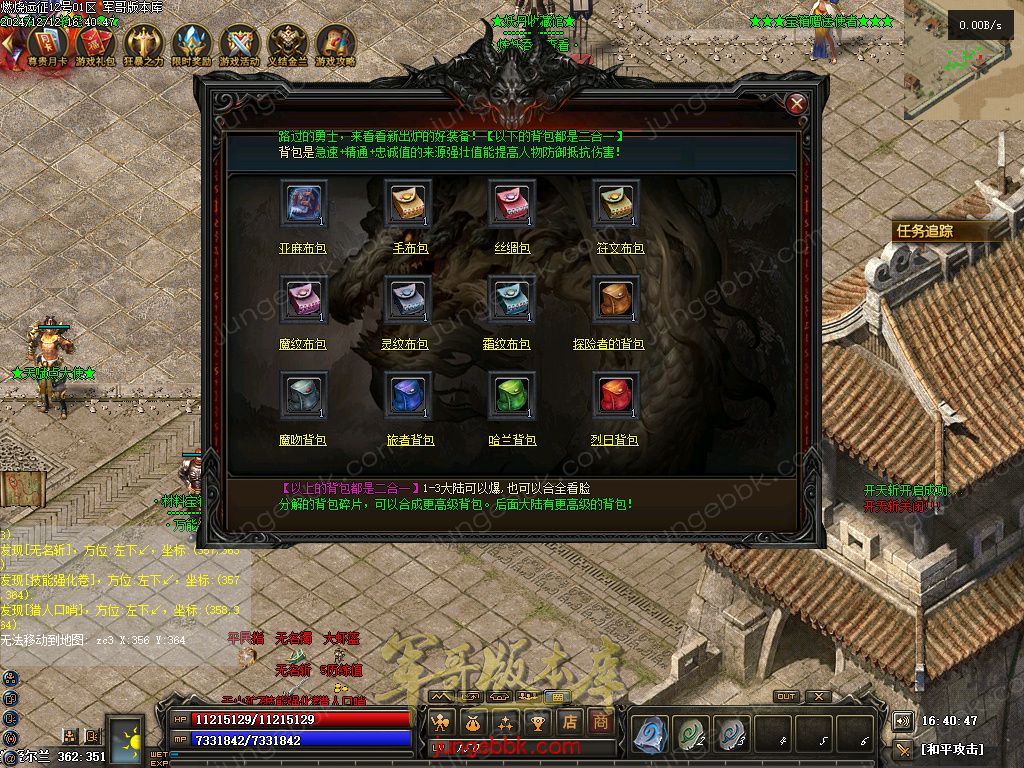Close the backpack shop dialog
This screenshot has width=1024, height=768.
pyautogui.click(x=797, y=104)
